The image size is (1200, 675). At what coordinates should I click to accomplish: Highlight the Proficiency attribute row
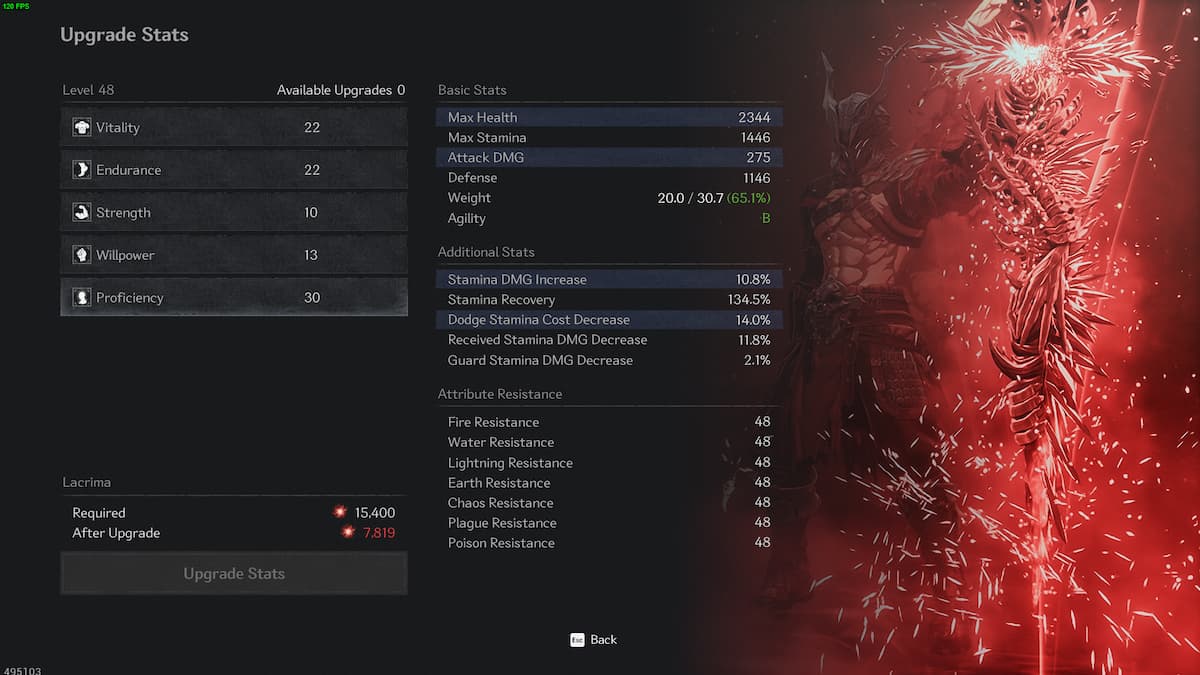(234, 298)
